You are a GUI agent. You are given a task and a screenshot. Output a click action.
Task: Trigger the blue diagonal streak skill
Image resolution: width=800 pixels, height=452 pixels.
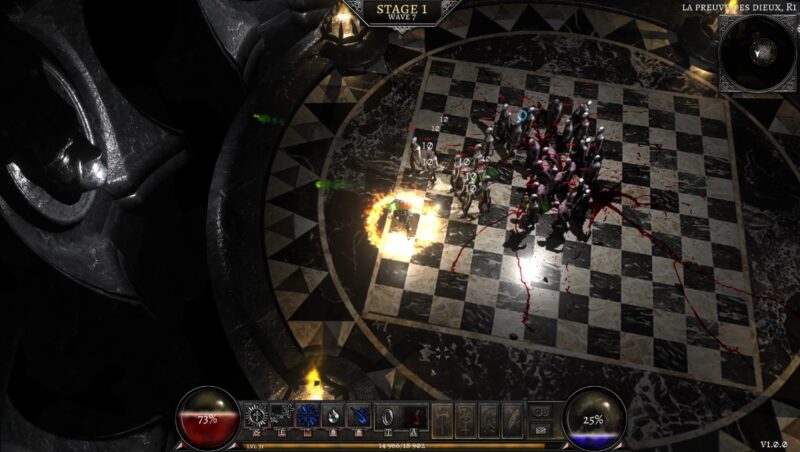tap(358, 415)
